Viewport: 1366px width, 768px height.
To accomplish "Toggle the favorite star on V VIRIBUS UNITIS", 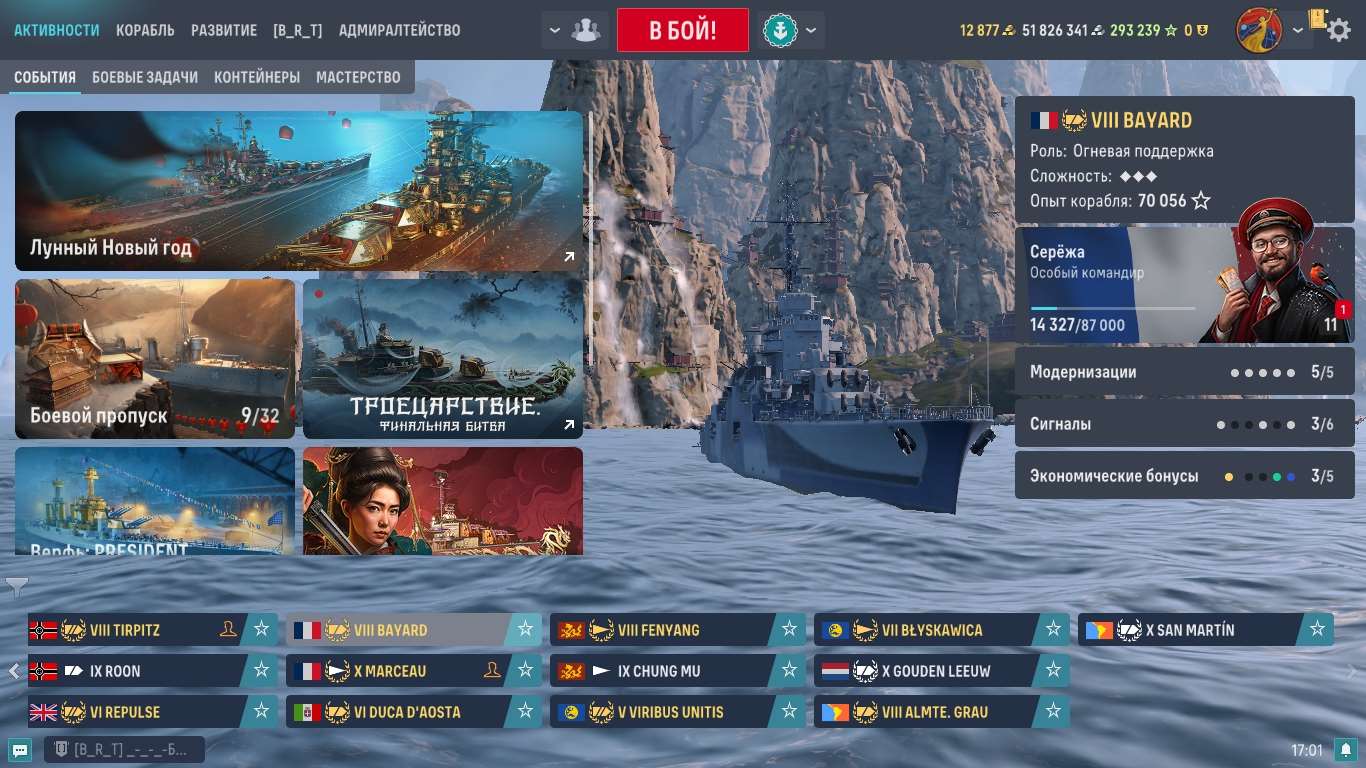I will pos(789,712).
